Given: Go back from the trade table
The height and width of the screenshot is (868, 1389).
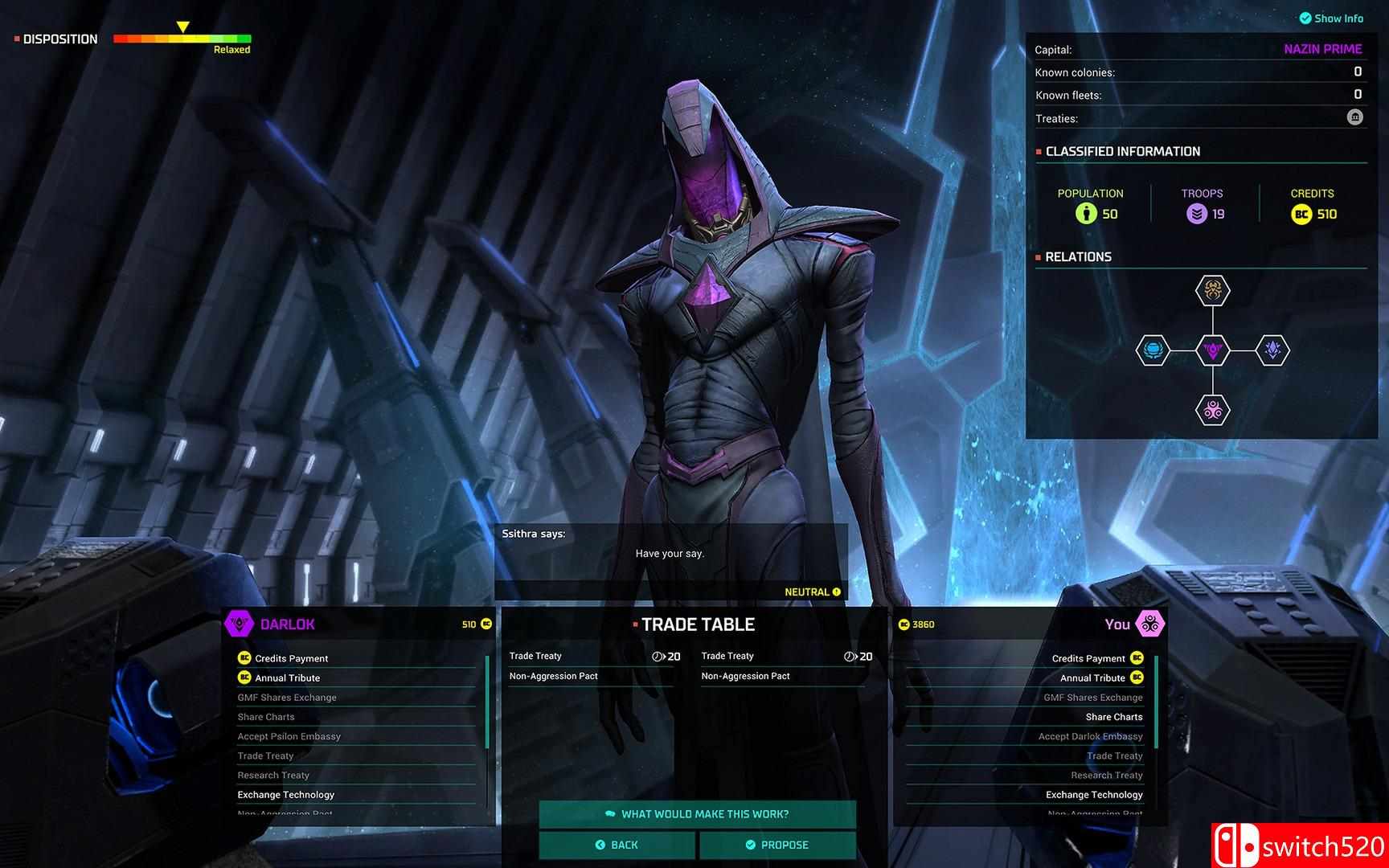Looking at the screenshot, I should point(617,845).
